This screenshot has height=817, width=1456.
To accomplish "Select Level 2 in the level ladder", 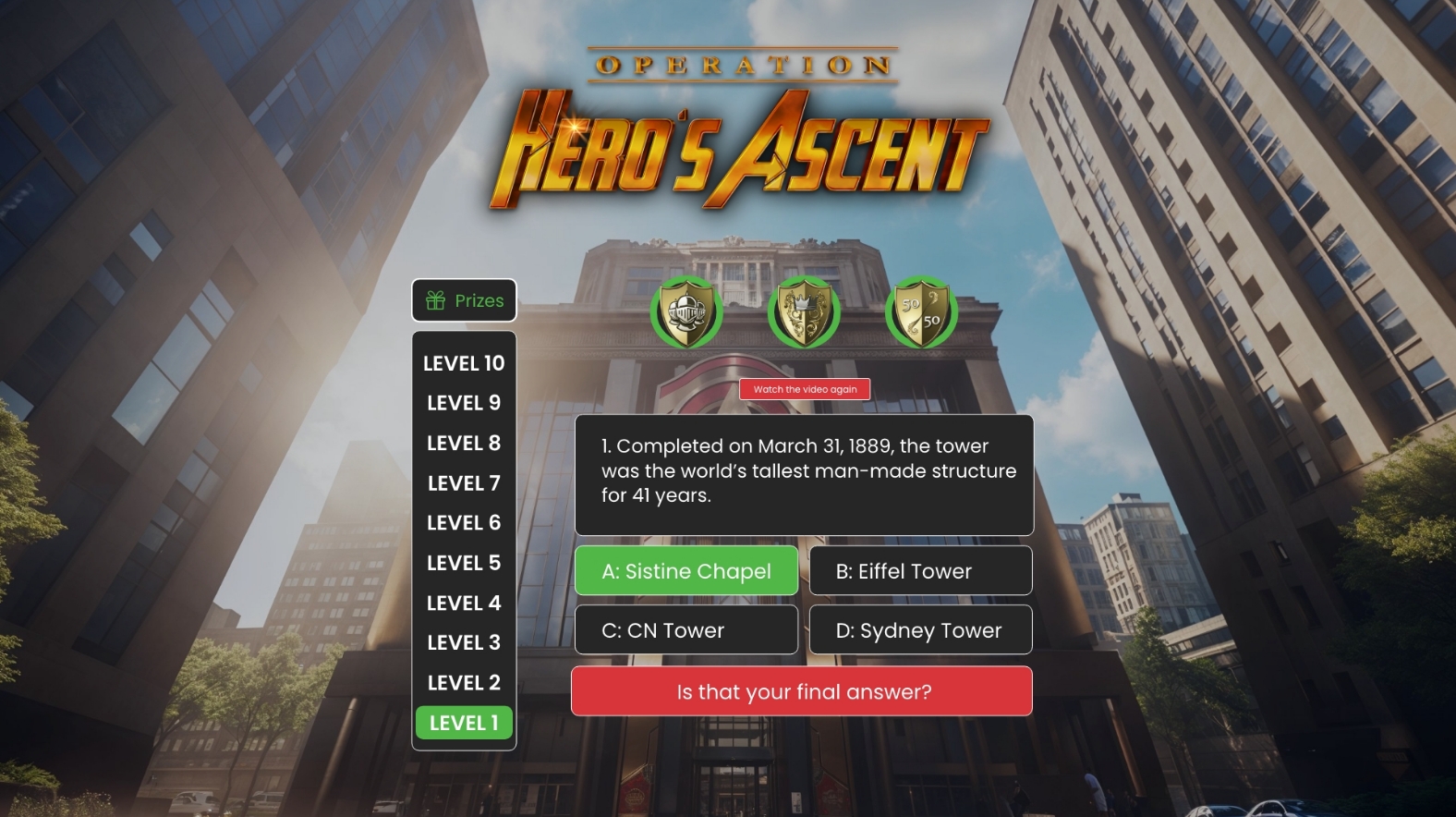I will click(464, 683).
